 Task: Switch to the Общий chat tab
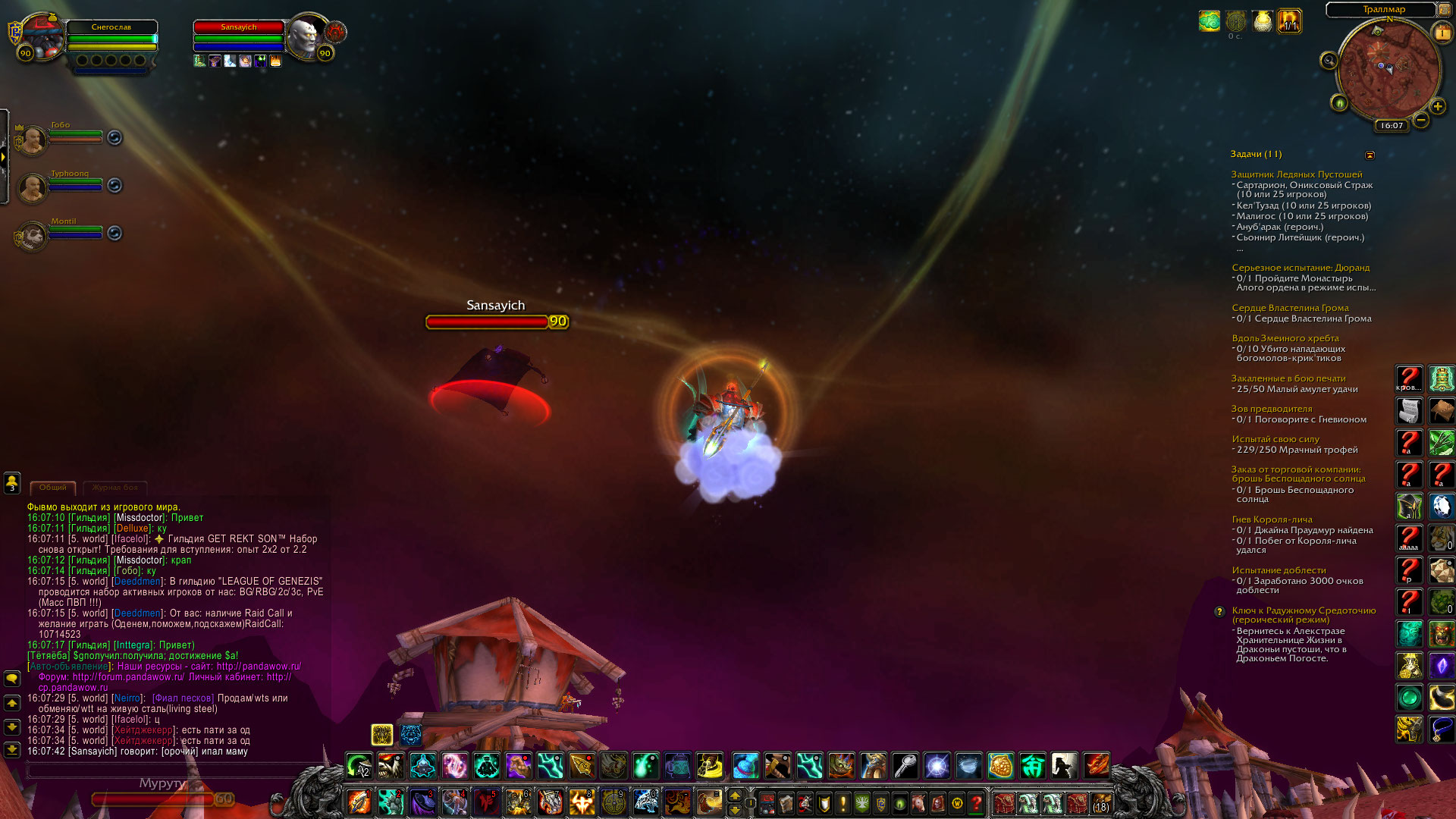pos(53,488)
